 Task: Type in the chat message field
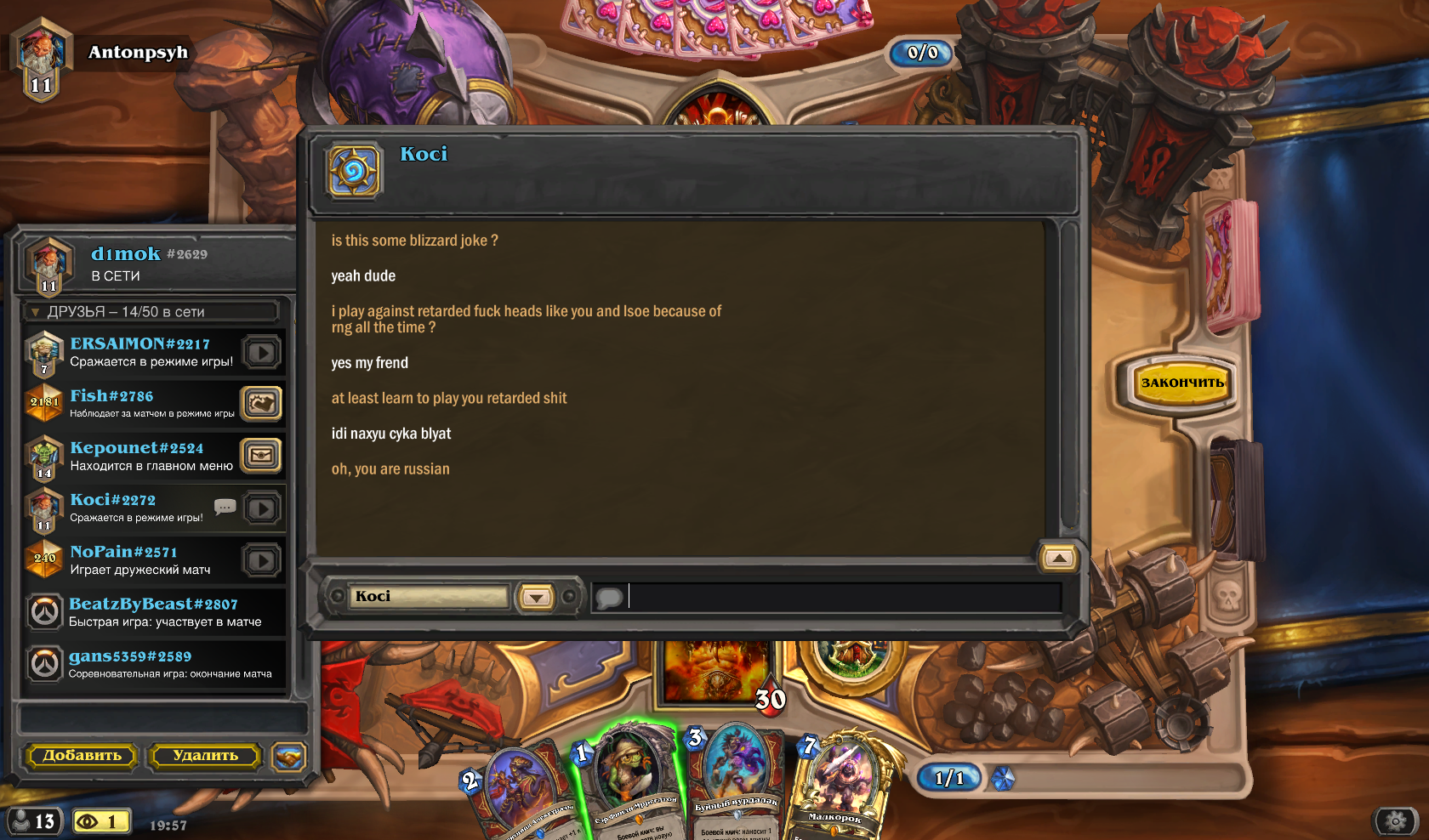pyautogui.click(x=842, y=597)
